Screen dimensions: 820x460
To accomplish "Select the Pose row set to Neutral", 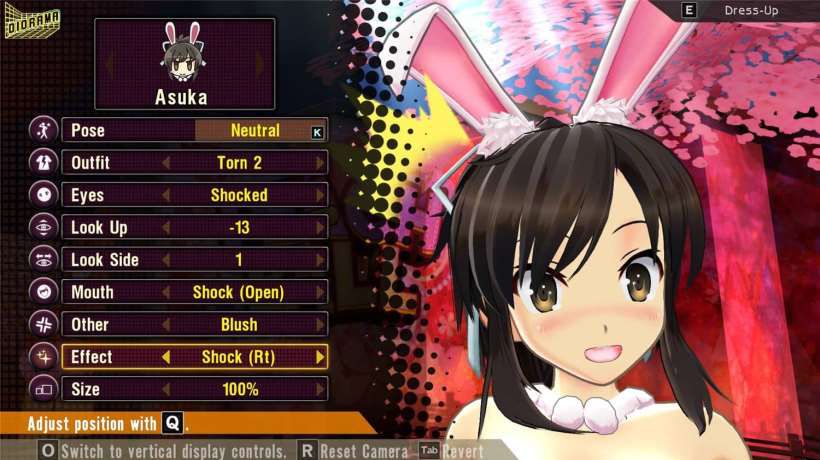I will coord(194,130).
